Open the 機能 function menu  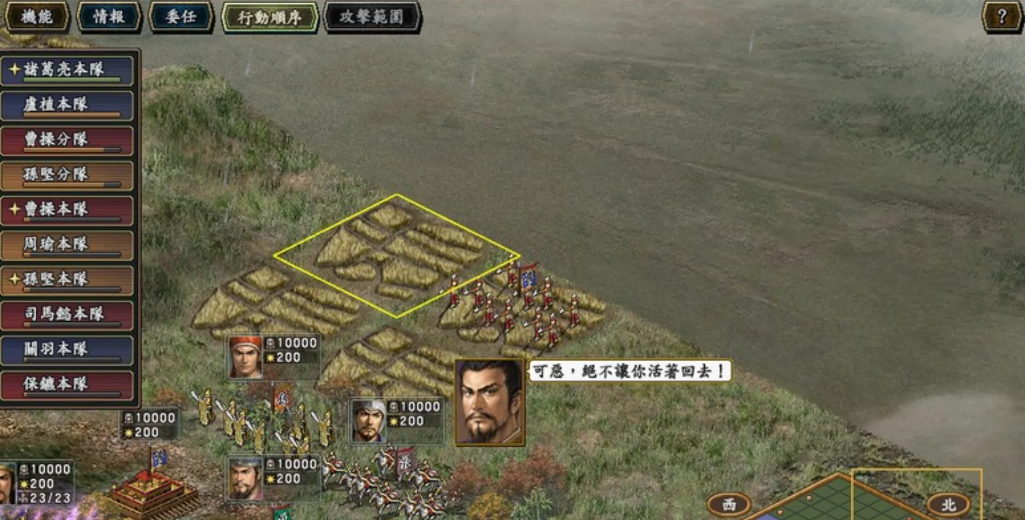coord(36,17)
